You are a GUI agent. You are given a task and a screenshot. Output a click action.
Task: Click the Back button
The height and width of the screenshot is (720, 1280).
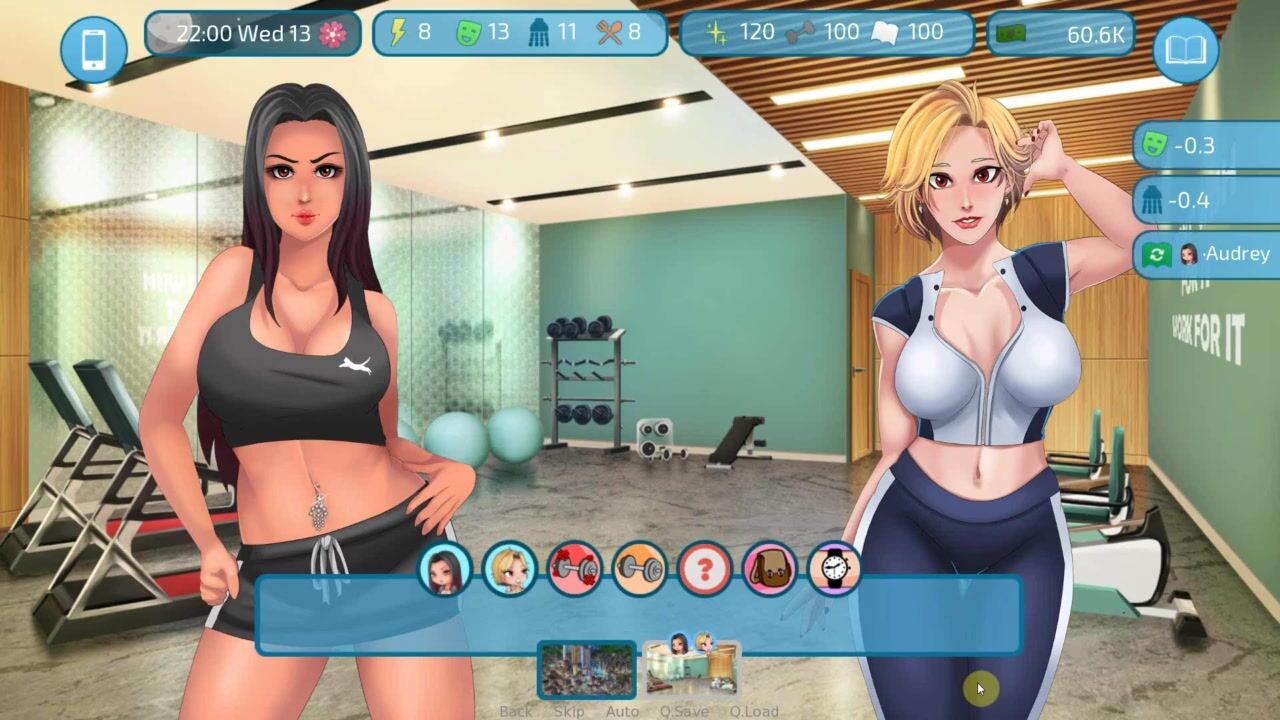516,711
